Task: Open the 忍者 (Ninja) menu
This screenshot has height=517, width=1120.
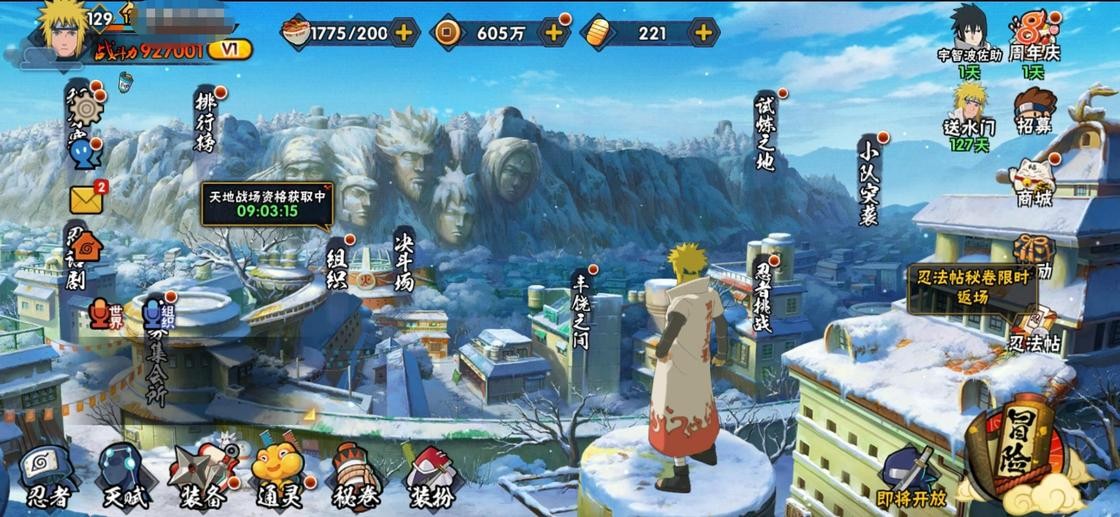Action: 46,475
